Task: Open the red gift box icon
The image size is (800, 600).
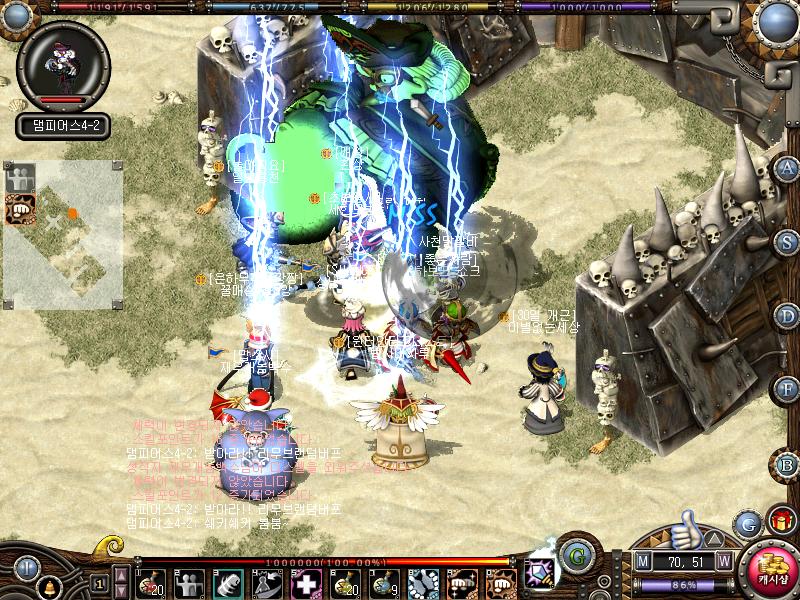Action: 779,521
